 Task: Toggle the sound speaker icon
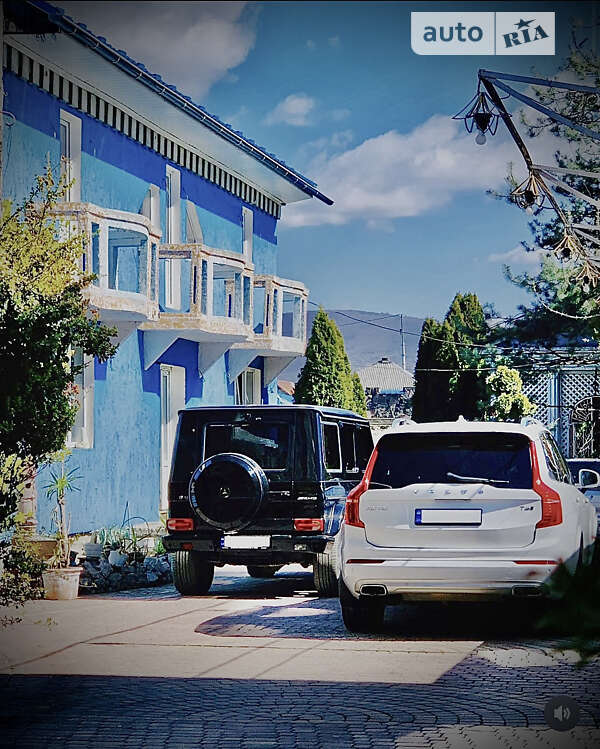coord(561,712)
